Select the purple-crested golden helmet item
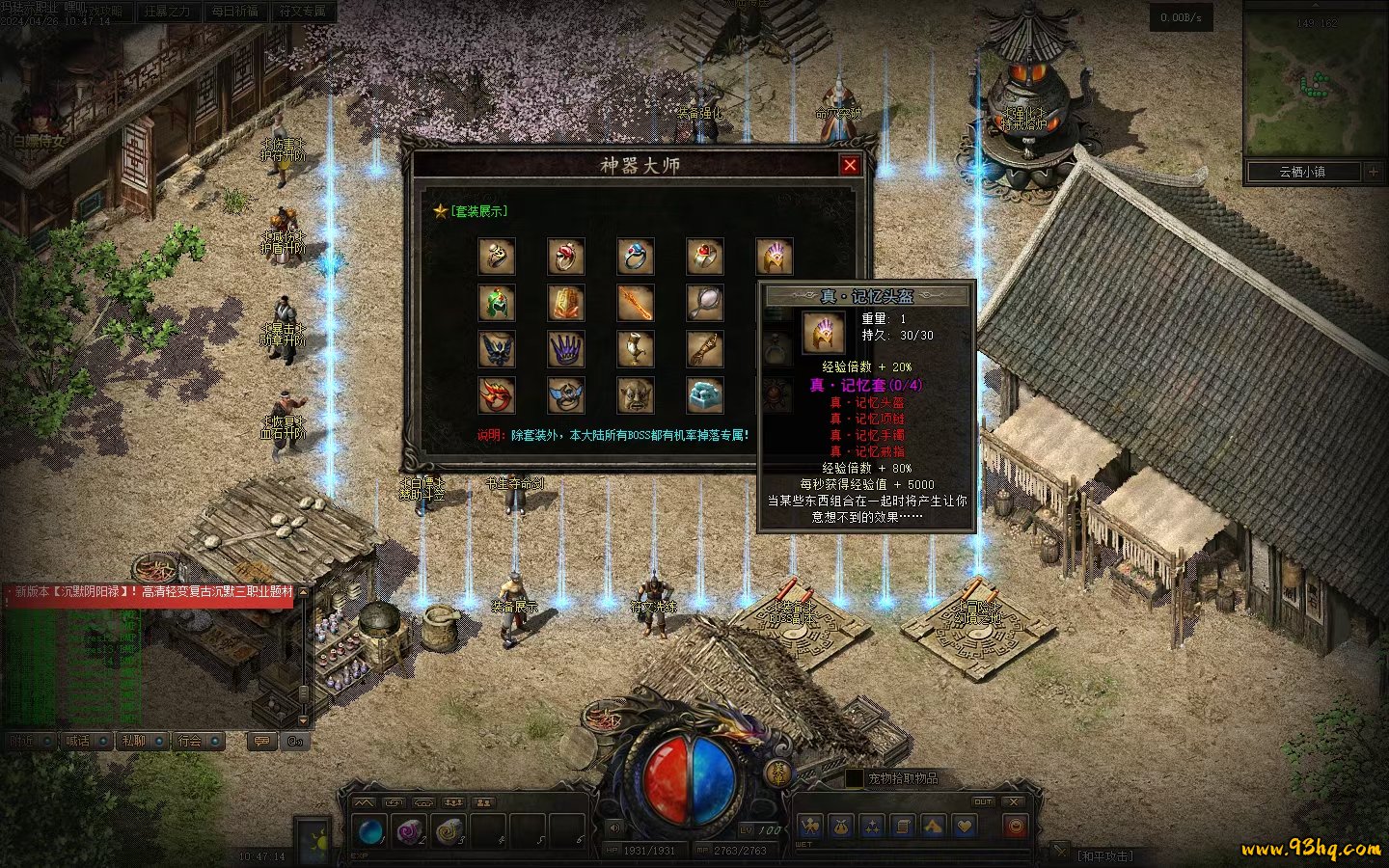Viewport: 1389px width, 868px height. click(775, 257)
